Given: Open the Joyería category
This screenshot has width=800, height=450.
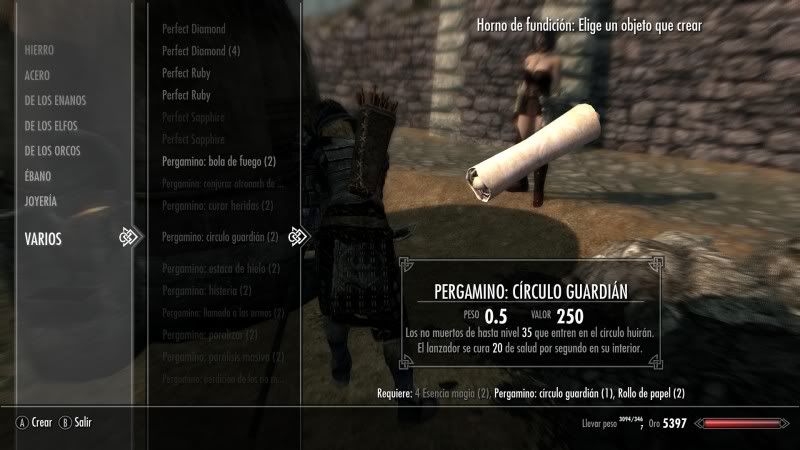Looking at the screenshot, I should [x=41, y=201].
